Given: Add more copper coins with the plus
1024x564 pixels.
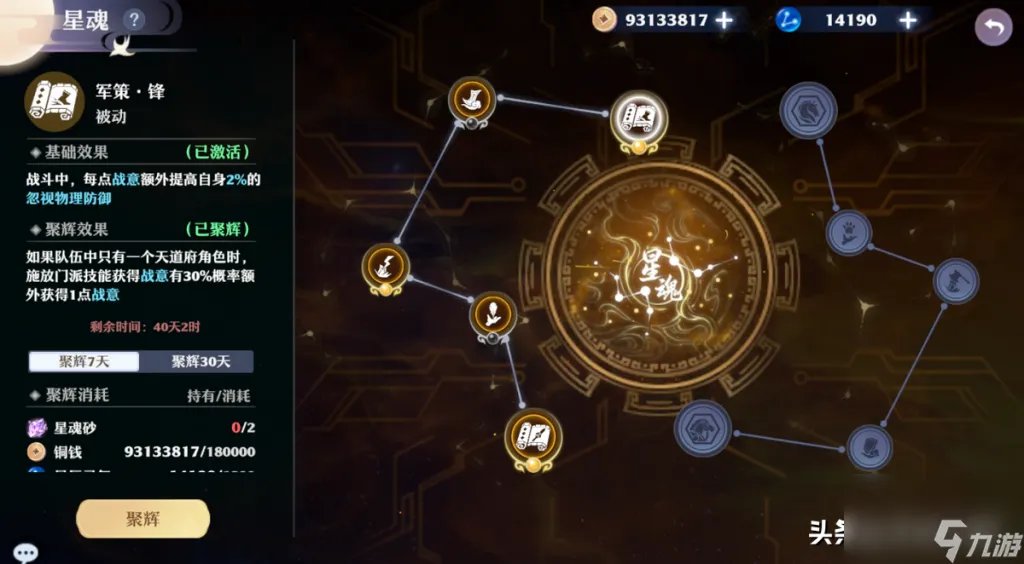Looking at the screenshot, I should point(723,20).
